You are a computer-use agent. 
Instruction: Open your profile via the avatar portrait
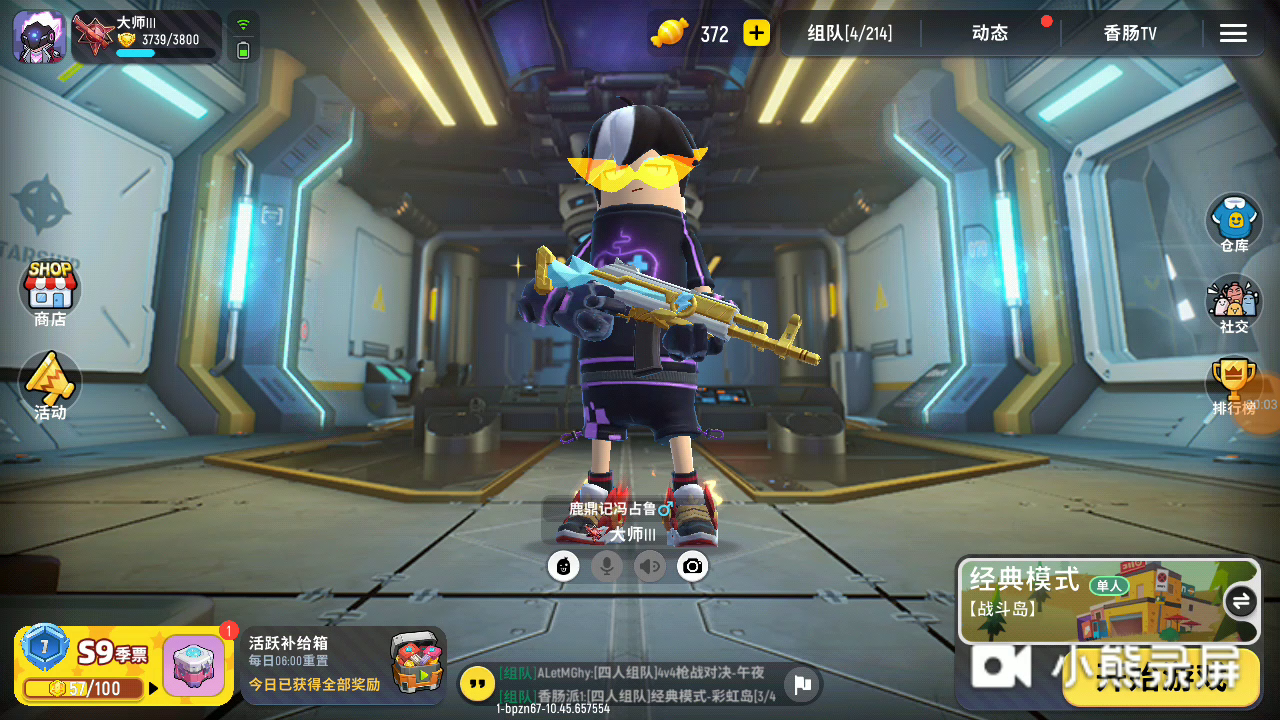click(x=38, y=35)
